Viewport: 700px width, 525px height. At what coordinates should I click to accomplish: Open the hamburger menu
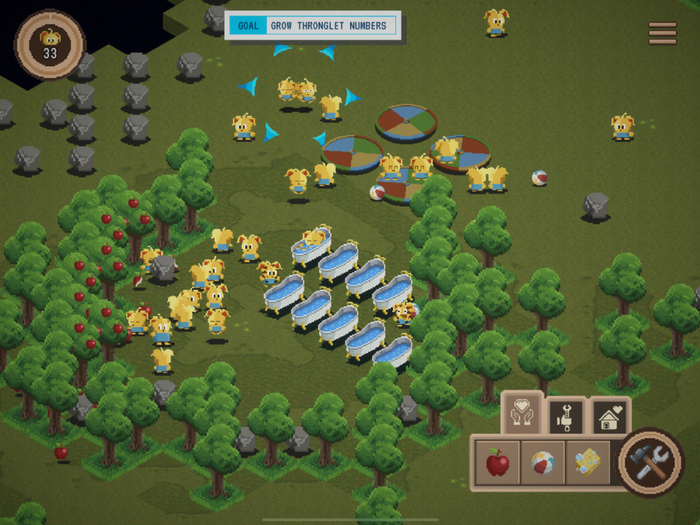[662, 33]
